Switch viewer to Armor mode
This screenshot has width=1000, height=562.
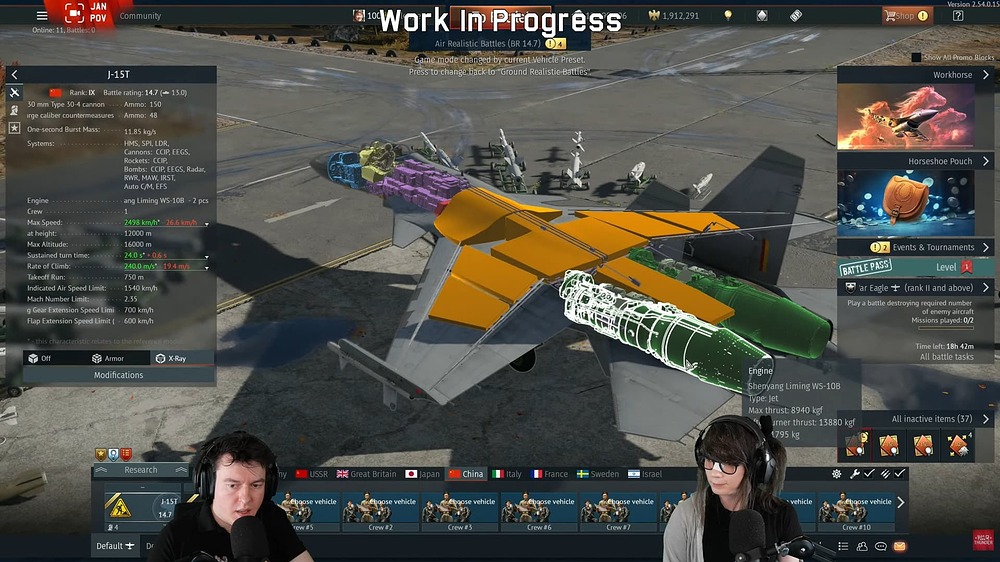pos(108,358)
